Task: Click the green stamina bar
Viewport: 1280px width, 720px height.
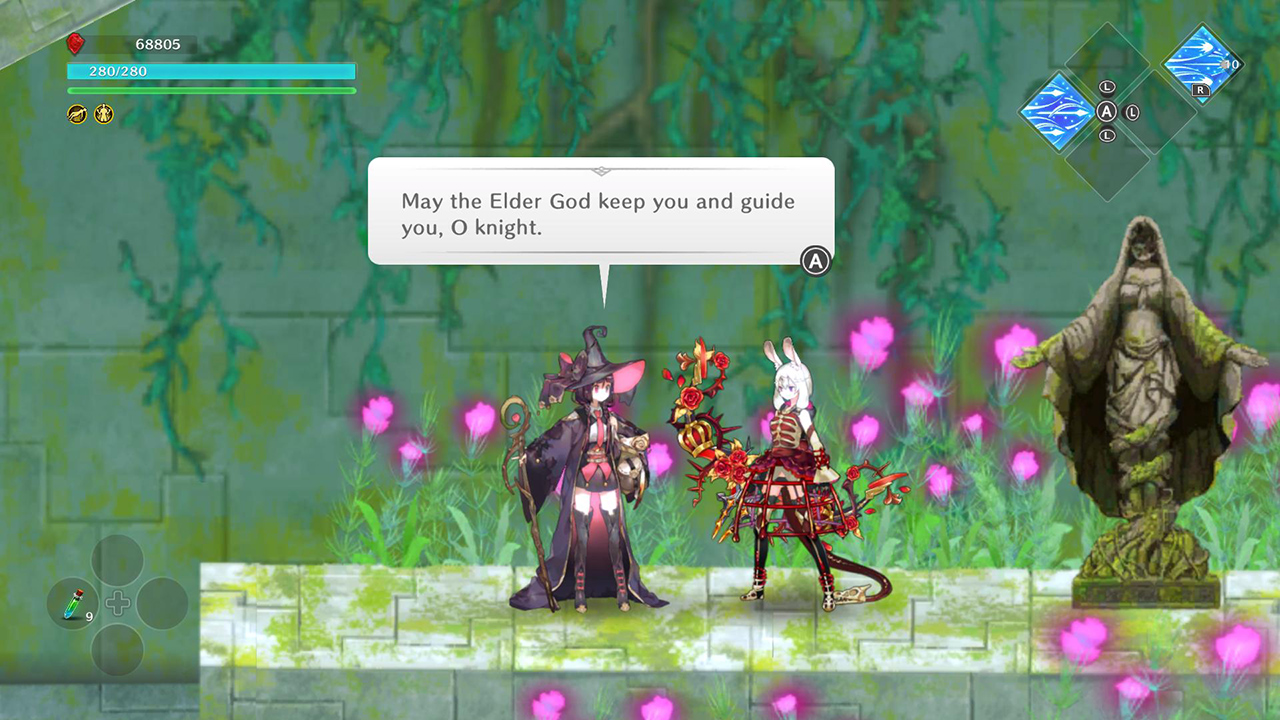Action: pos(210,91)
